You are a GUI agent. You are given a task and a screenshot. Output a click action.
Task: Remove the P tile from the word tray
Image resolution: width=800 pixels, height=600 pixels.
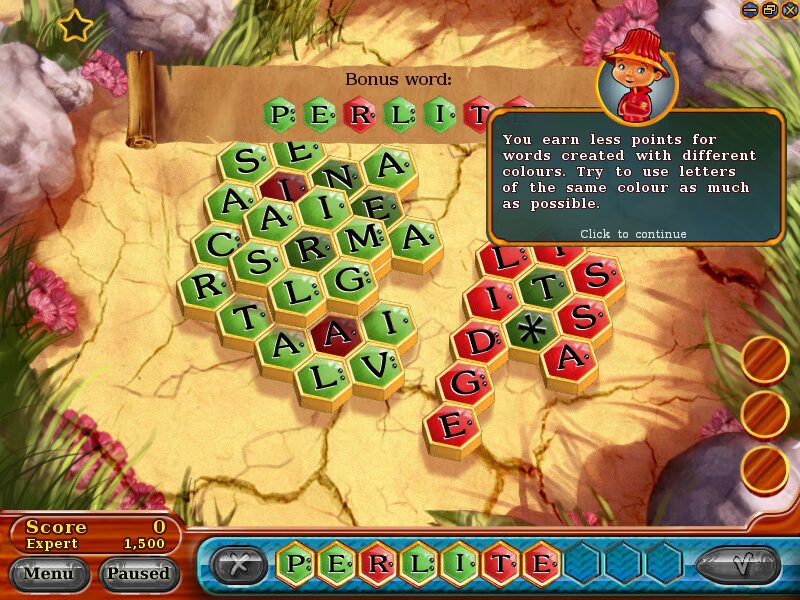[x=296, y=563]
